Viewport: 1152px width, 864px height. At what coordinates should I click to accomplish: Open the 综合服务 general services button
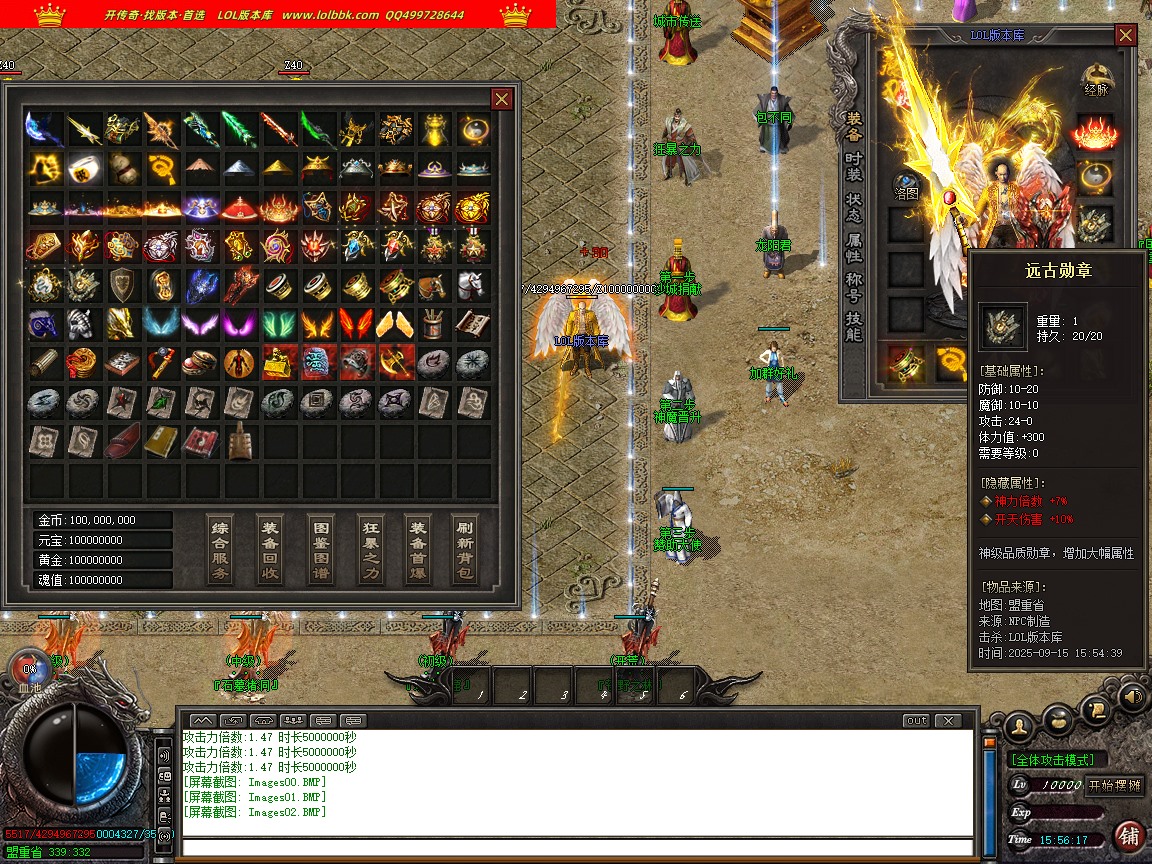pos(221,549)
